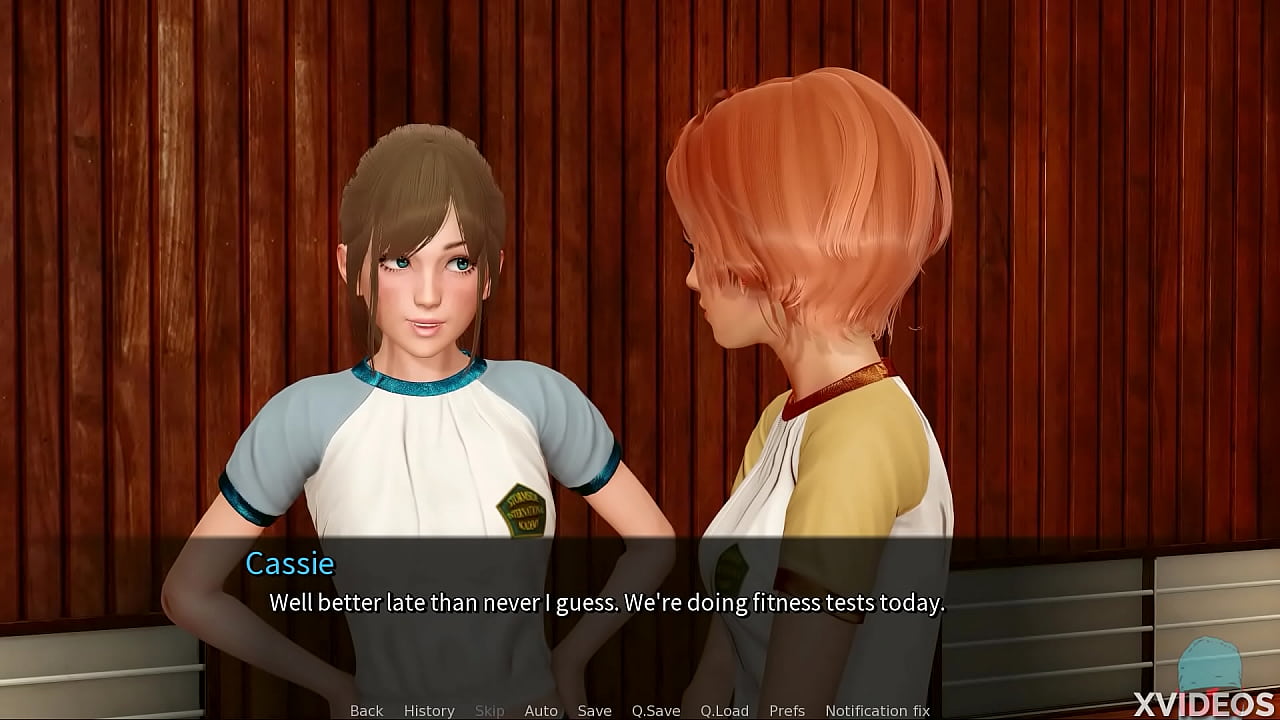Click Prefs to adjust text speed

tap(786, 710)
